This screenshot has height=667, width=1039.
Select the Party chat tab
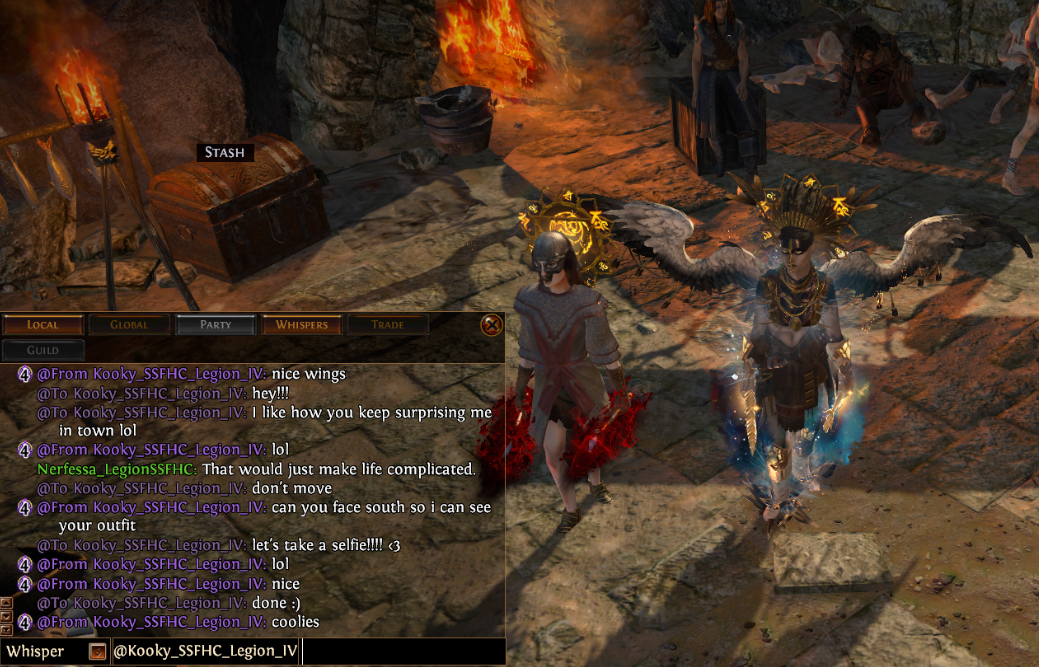tap(215, 325)
